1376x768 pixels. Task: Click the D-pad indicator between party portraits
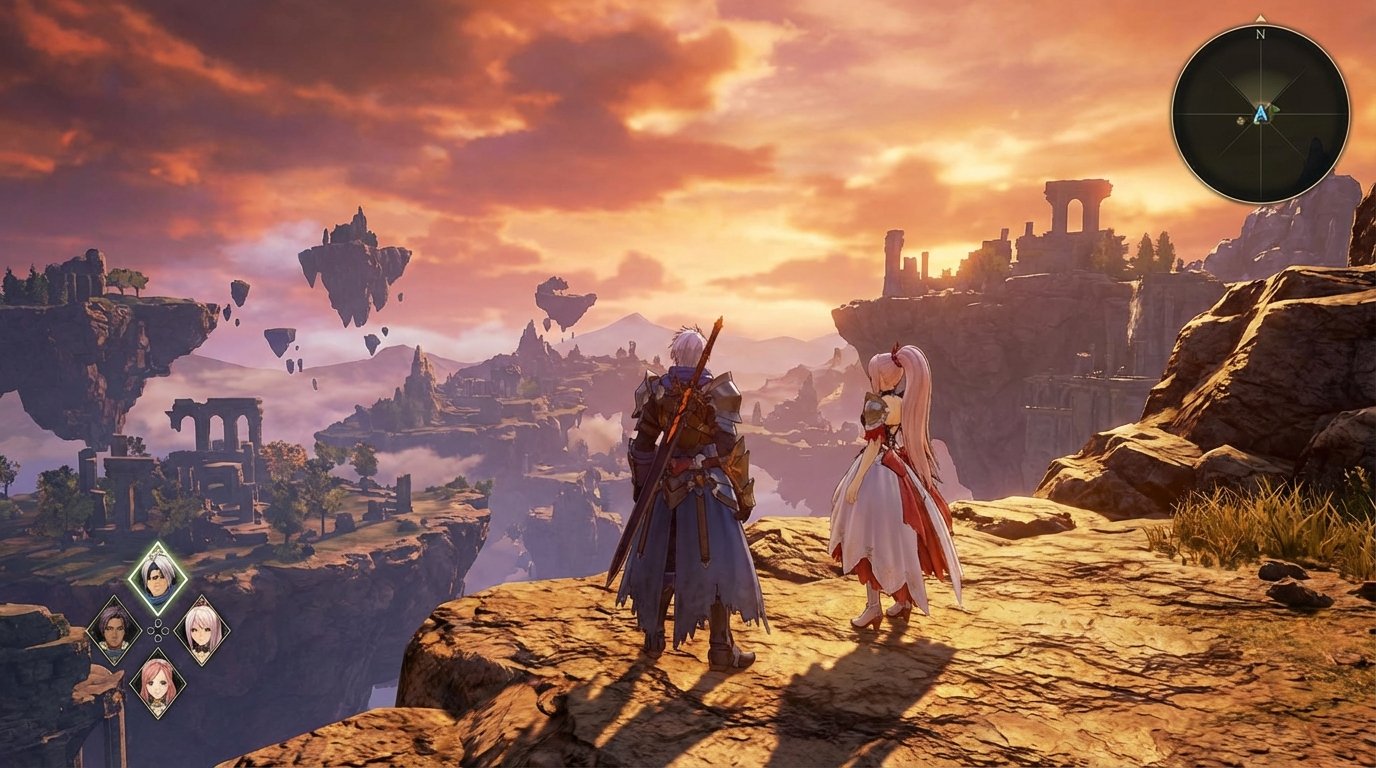pos(157,632)
